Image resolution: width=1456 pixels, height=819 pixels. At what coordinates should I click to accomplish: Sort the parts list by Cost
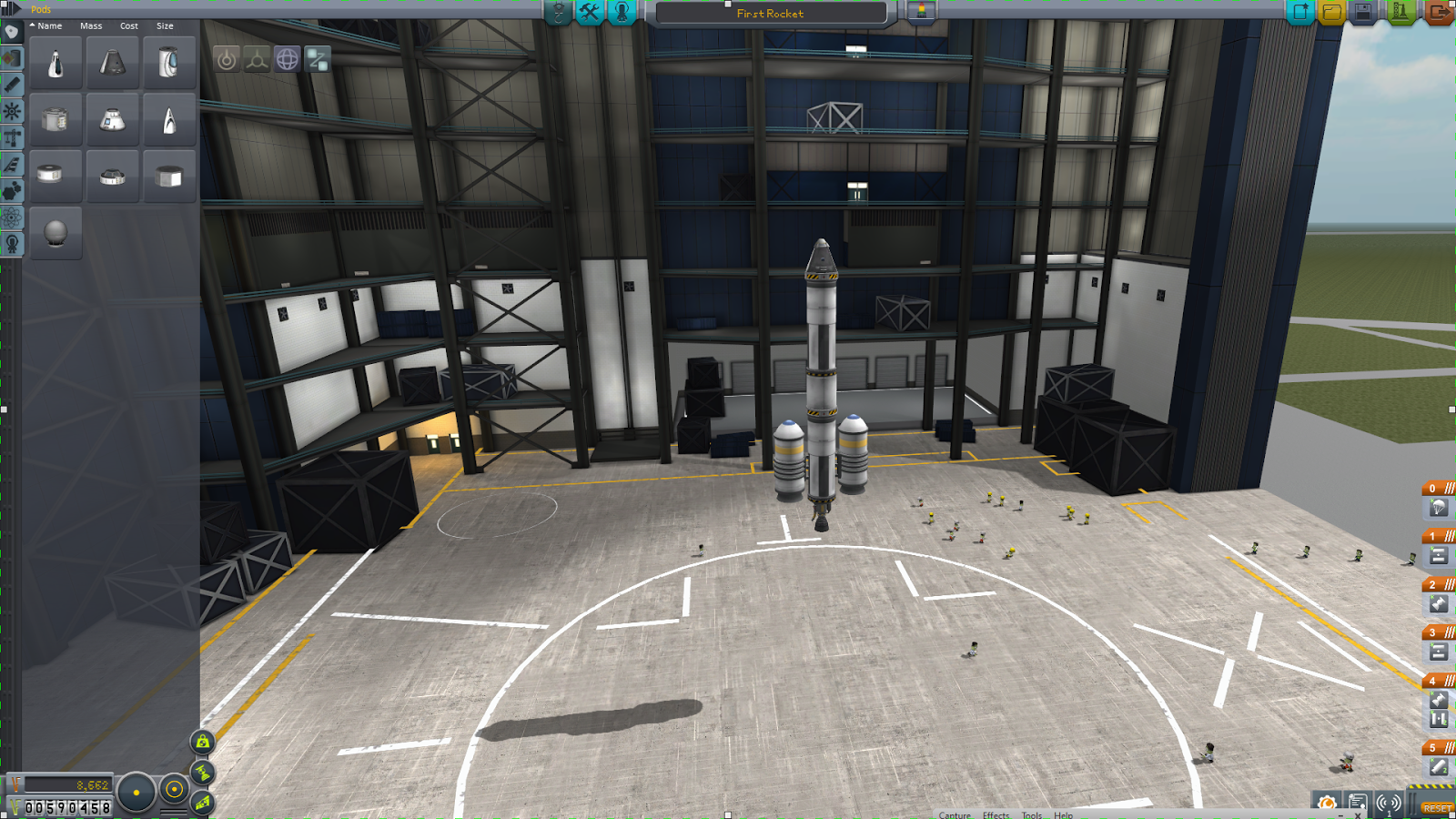click(127, 25)
